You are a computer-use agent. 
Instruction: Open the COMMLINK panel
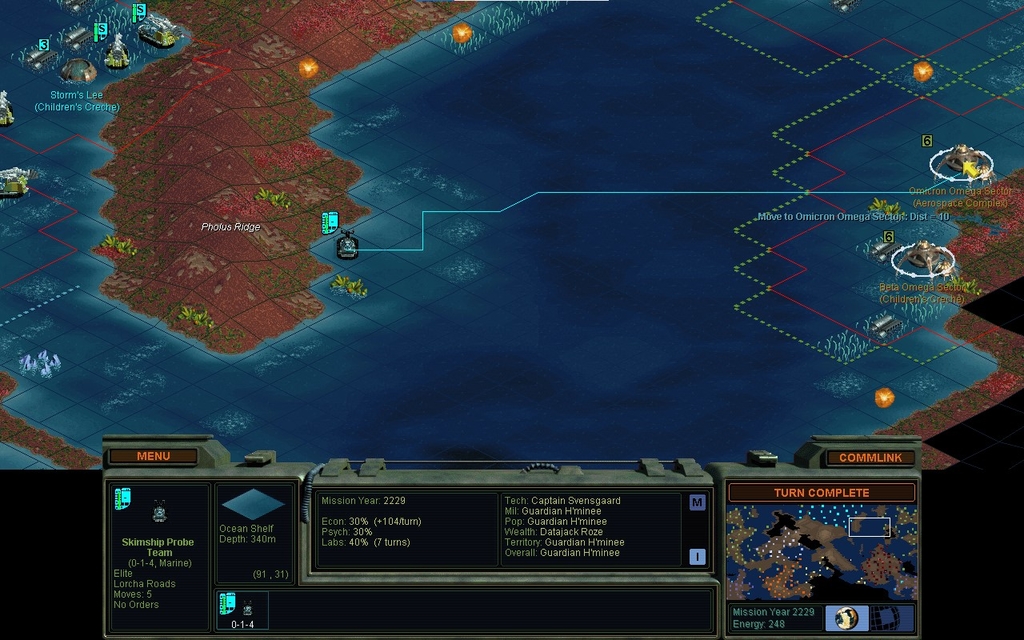(870, 457)
